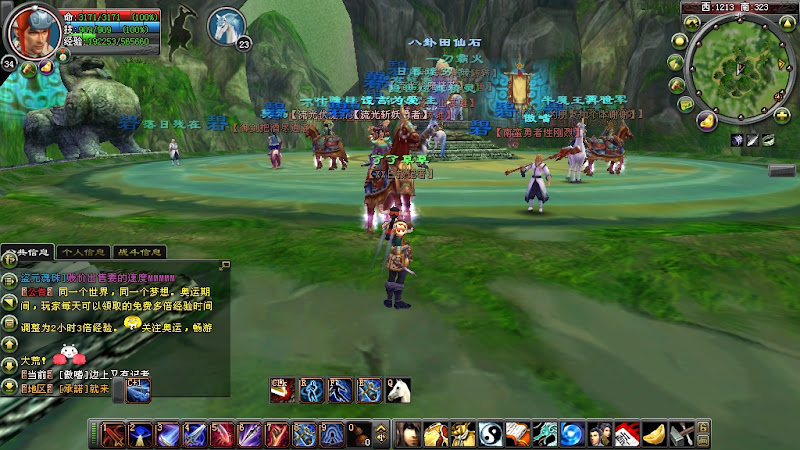Open the yin-yang symbol menu icon
Screen dimensions: 800x450
488,435
